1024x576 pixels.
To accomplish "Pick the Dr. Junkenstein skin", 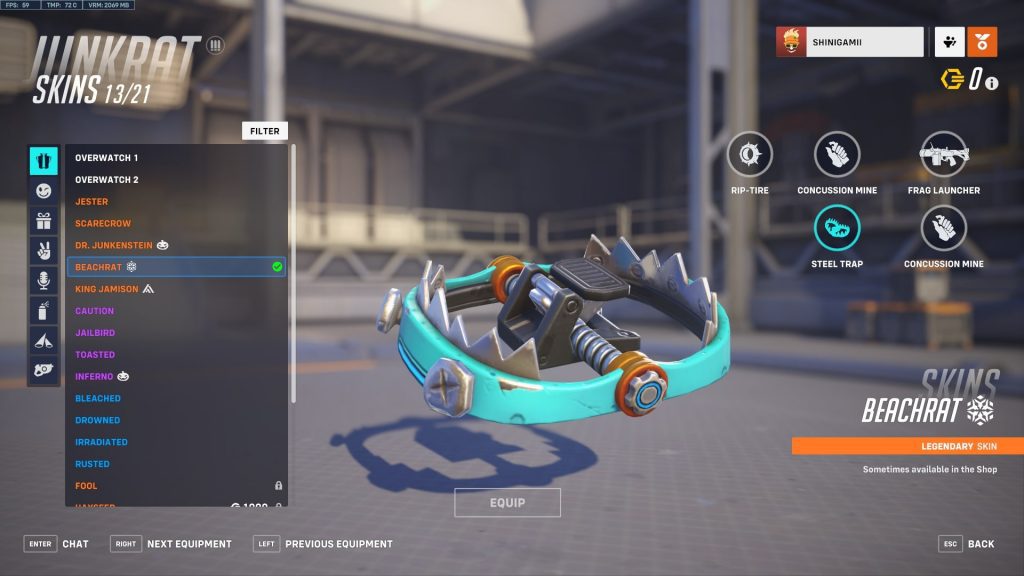I will 115,245.
